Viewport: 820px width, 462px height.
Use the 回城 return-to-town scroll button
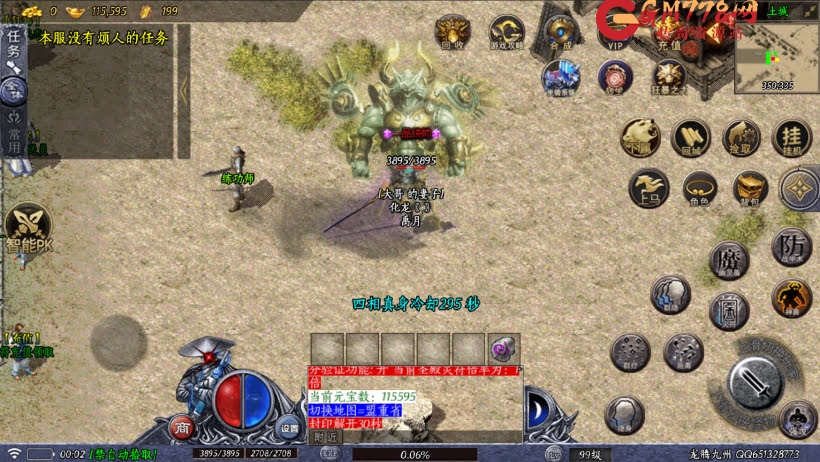(x=691, y=138)
